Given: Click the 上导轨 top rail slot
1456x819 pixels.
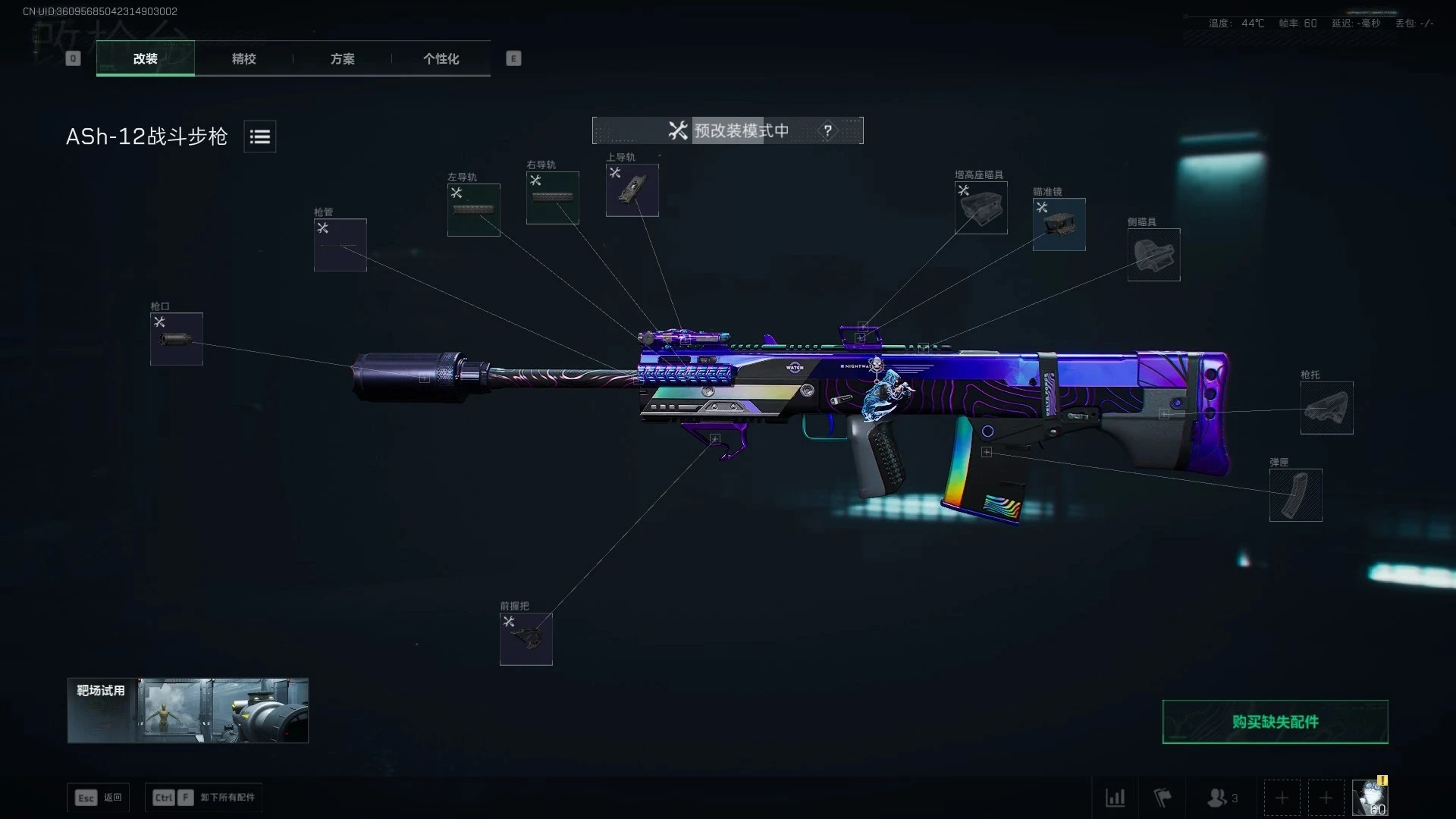Looking at the screenshot, I should [x=632, y=190].
